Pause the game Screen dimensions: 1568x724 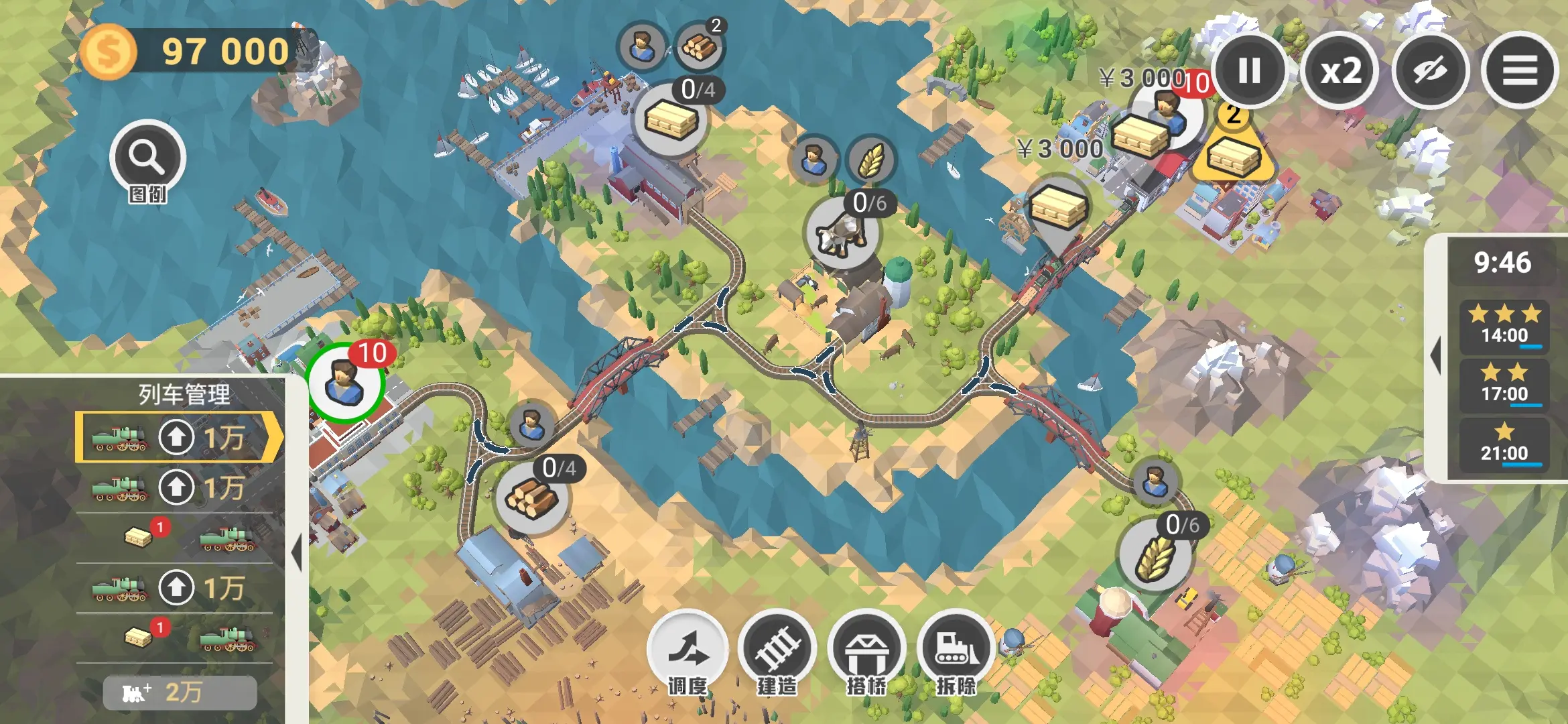click(1249, 70)
